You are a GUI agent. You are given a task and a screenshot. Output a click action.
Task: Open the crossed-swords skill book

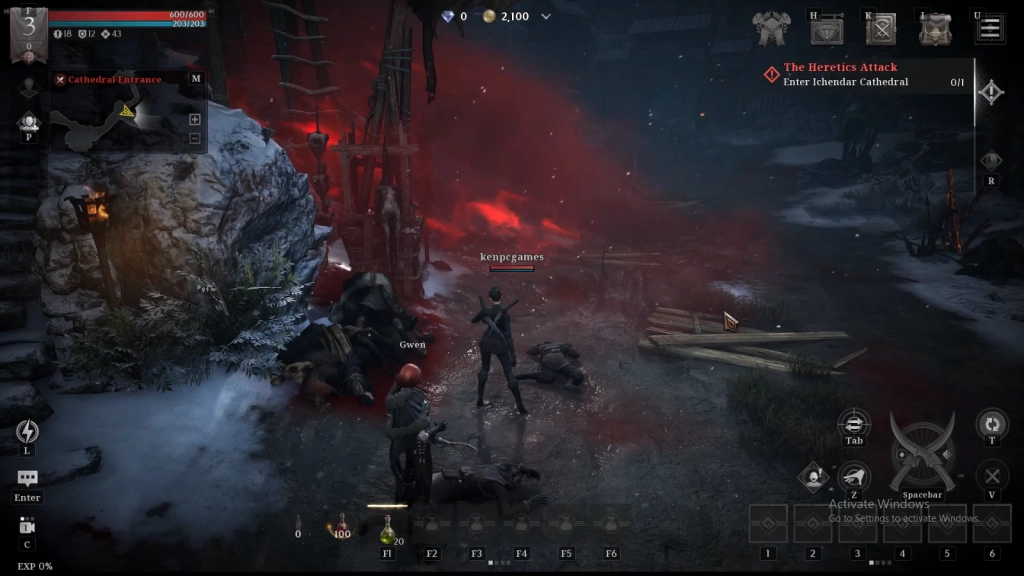tap(881, 30)
